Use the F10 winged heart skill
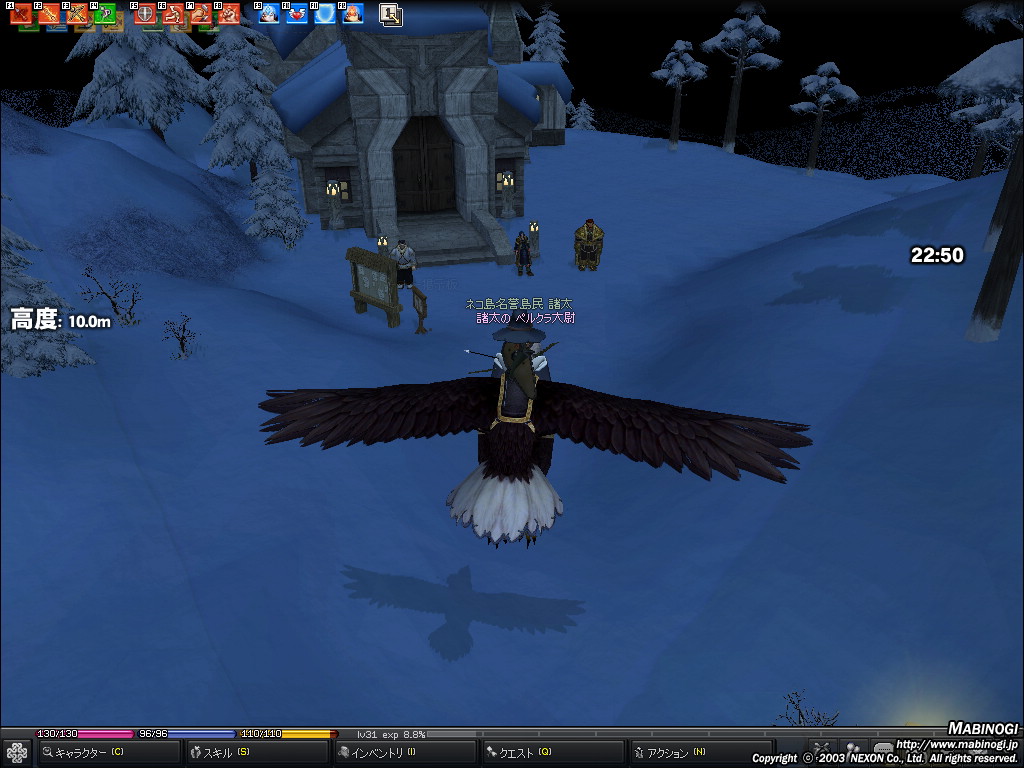This screenshot has height=768, width=1024. tap(297, 14)
